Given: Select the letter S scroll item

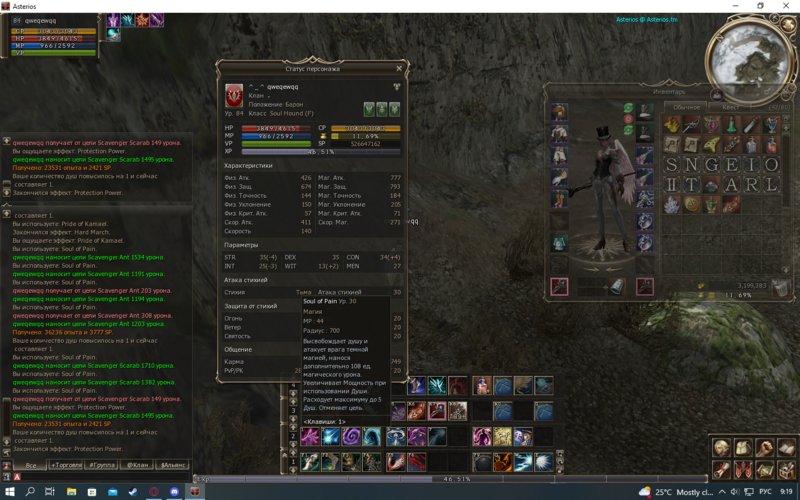Looking at the screenshot, I should [x=672, y=165].
